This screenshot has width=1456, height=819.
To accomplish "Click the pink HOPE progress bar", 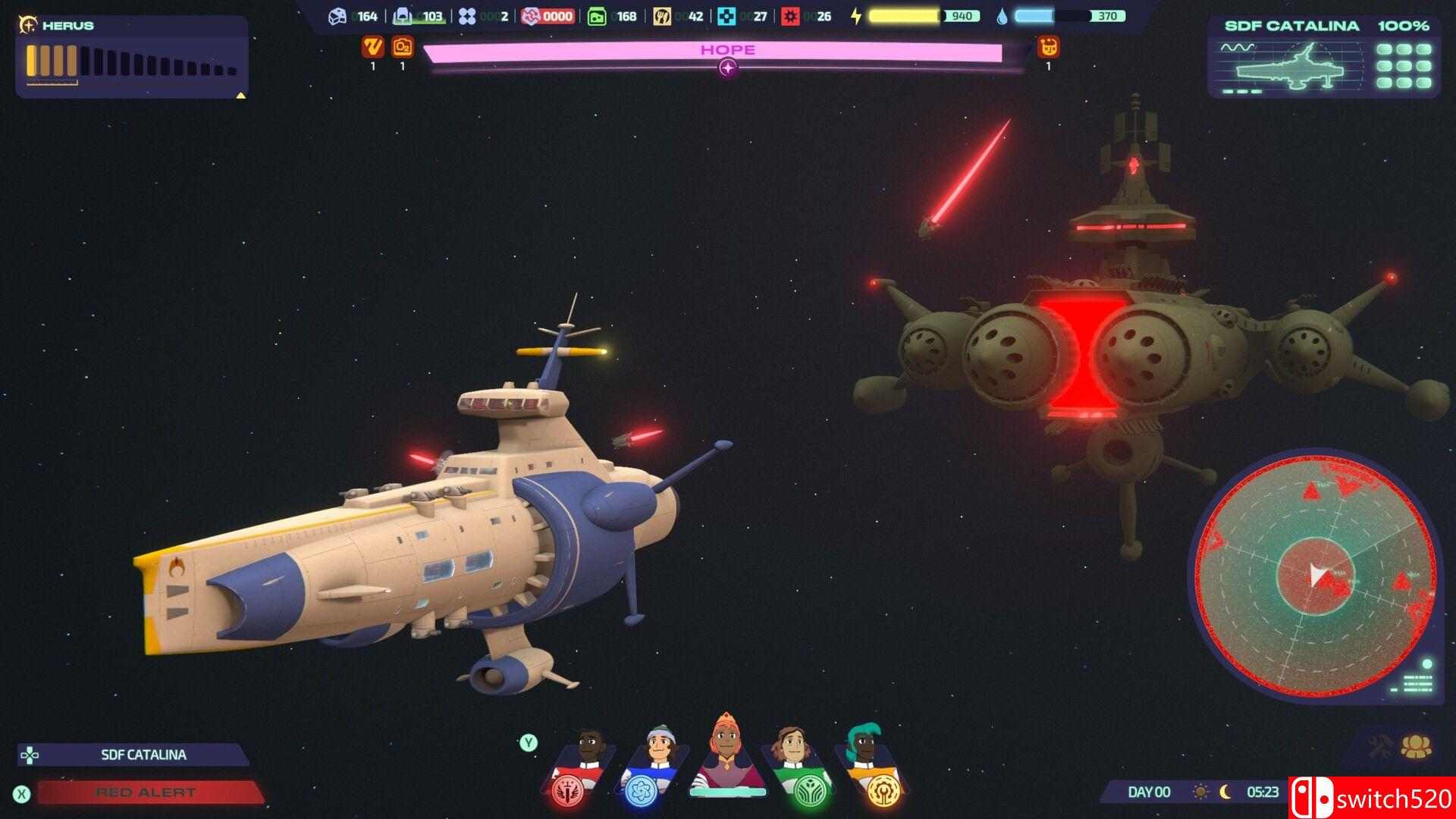I will (726, 49).
